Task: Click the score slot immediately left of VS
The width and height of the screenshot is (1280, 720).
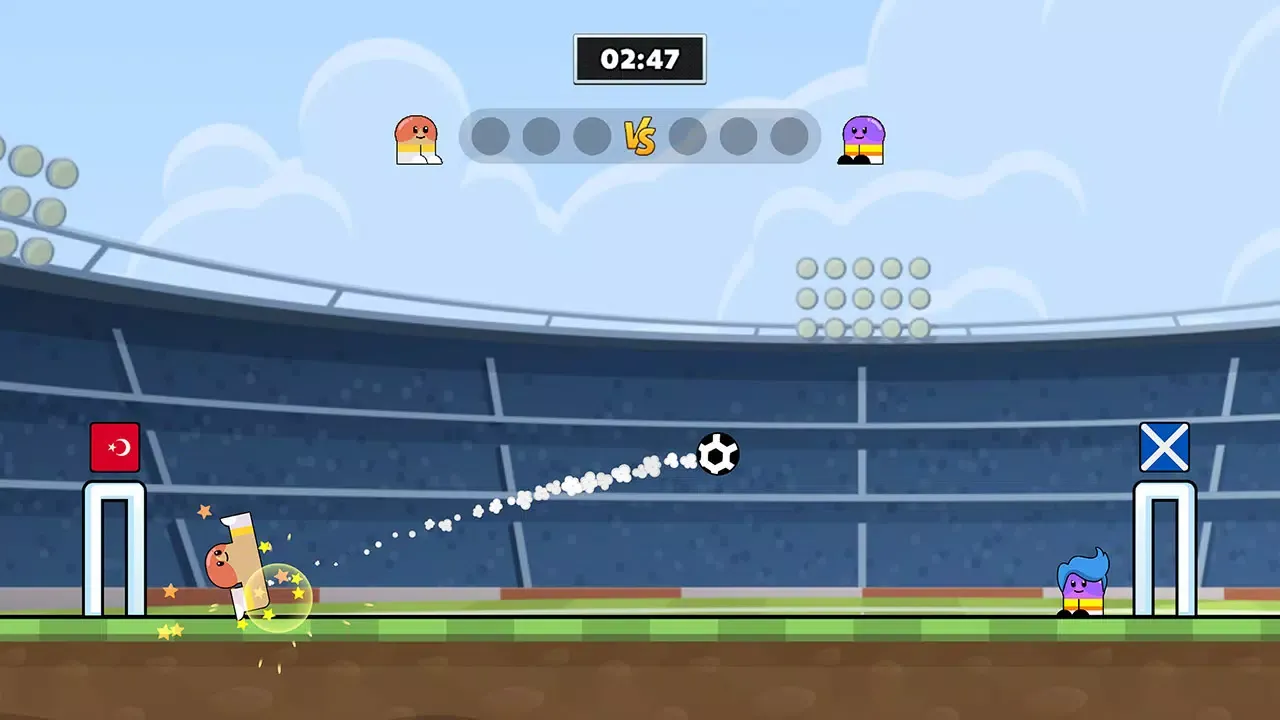Action: [x=590, y=135]
